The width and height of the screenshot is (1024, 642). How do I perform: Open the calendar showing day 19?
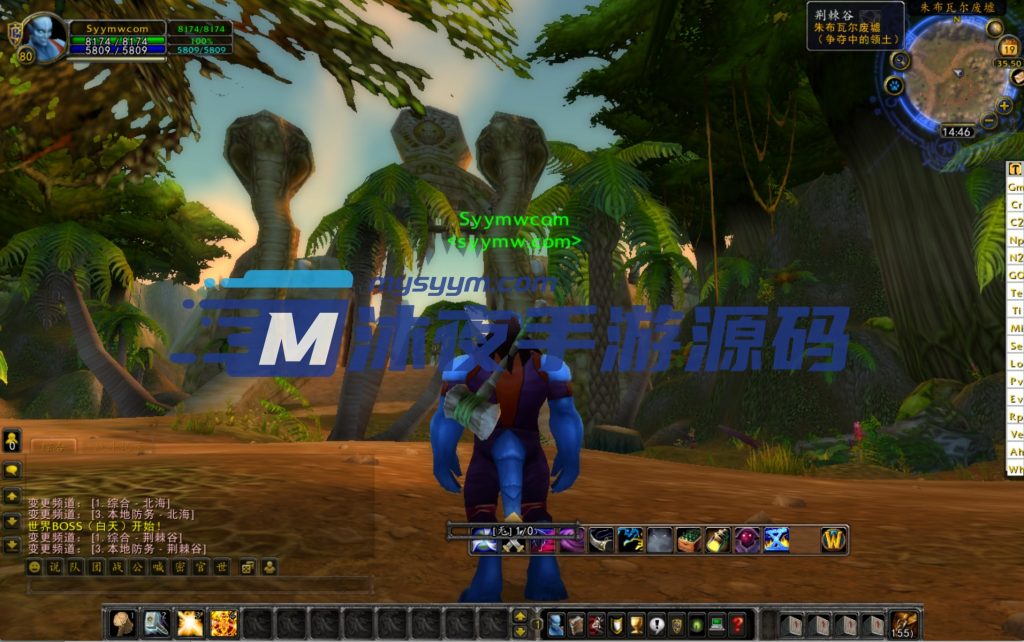(1009, 49)
